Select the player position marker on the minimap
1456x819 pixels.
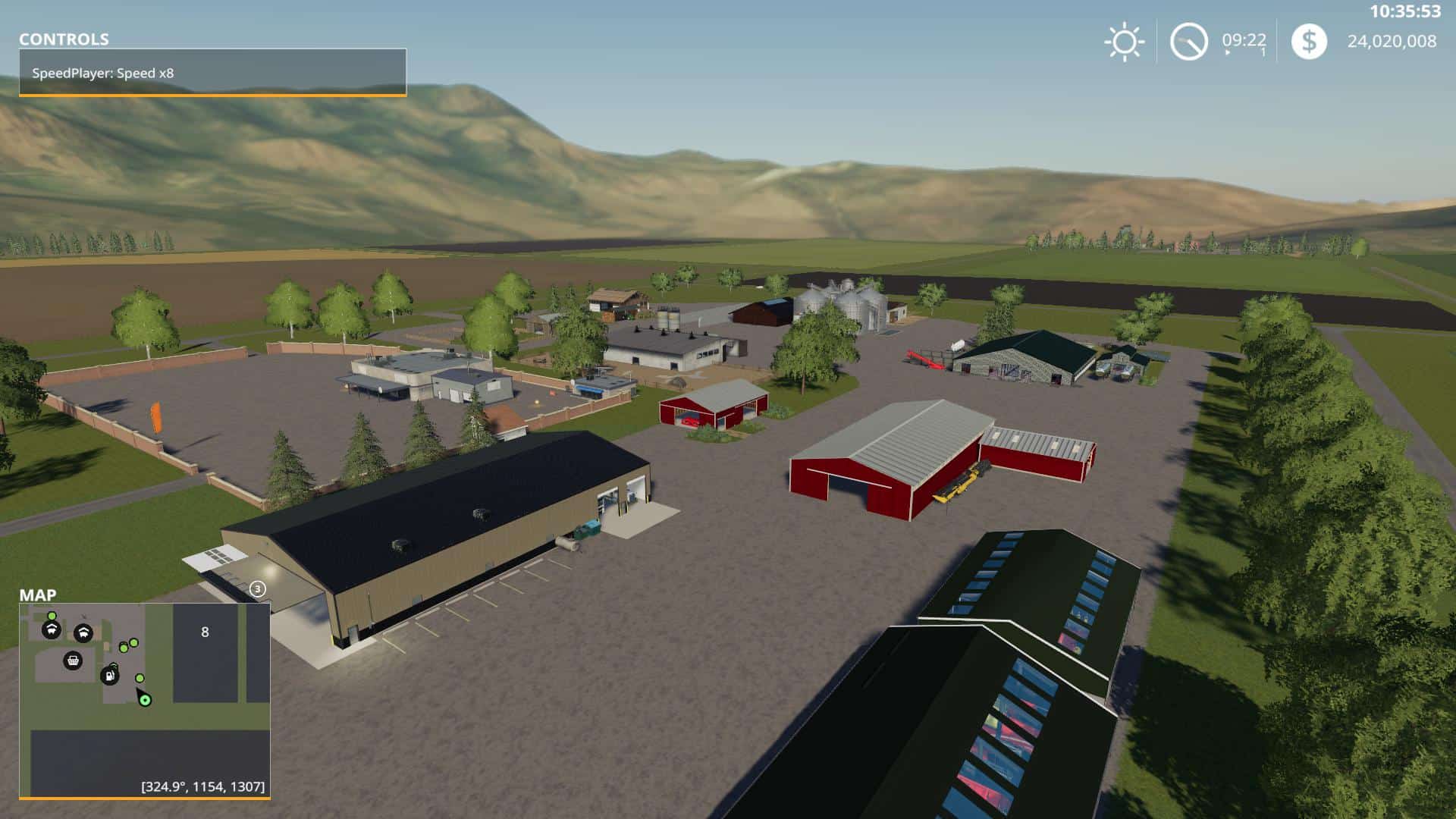[143, 700]
